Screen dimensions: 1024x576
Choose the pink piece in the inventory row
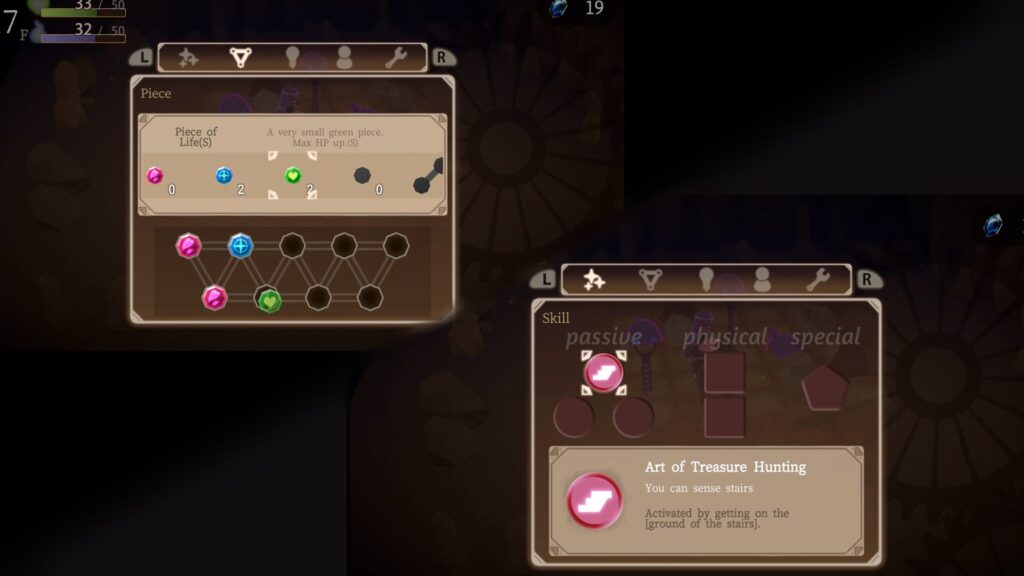[155, 176]
